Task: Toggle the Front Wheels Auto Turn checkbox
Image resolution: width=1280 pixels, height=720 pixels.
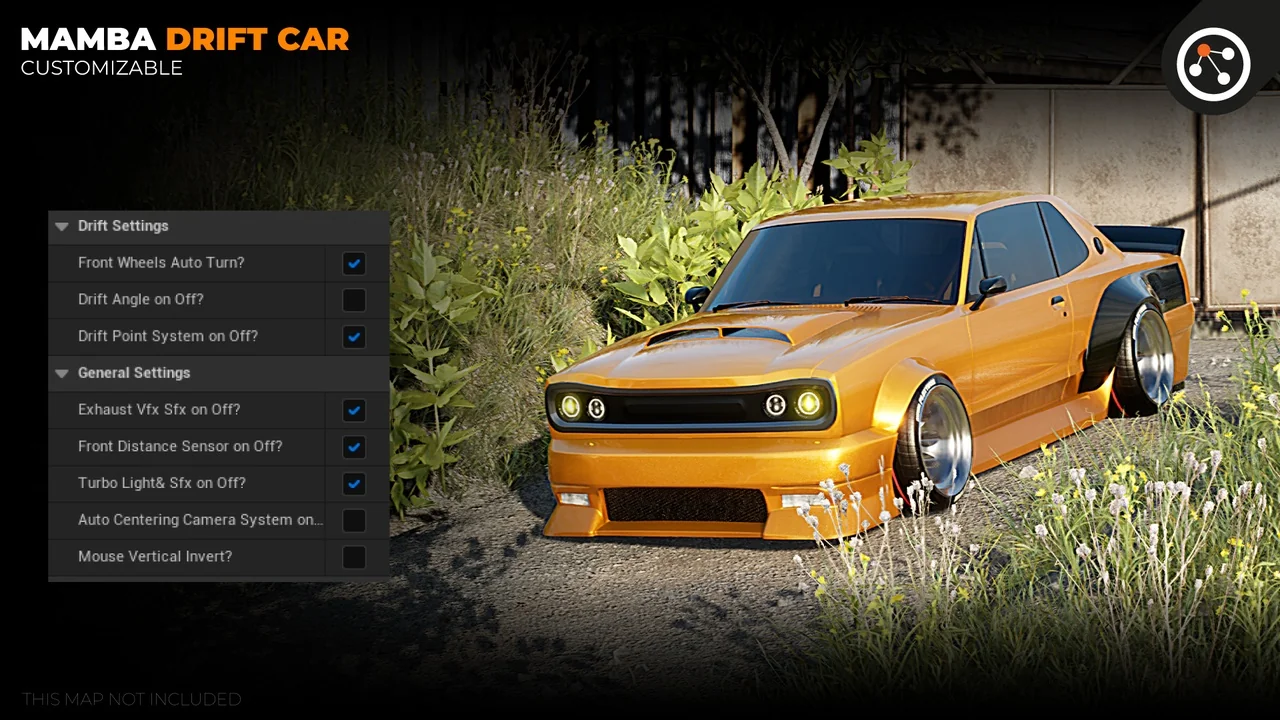Action: pos(354,263)
